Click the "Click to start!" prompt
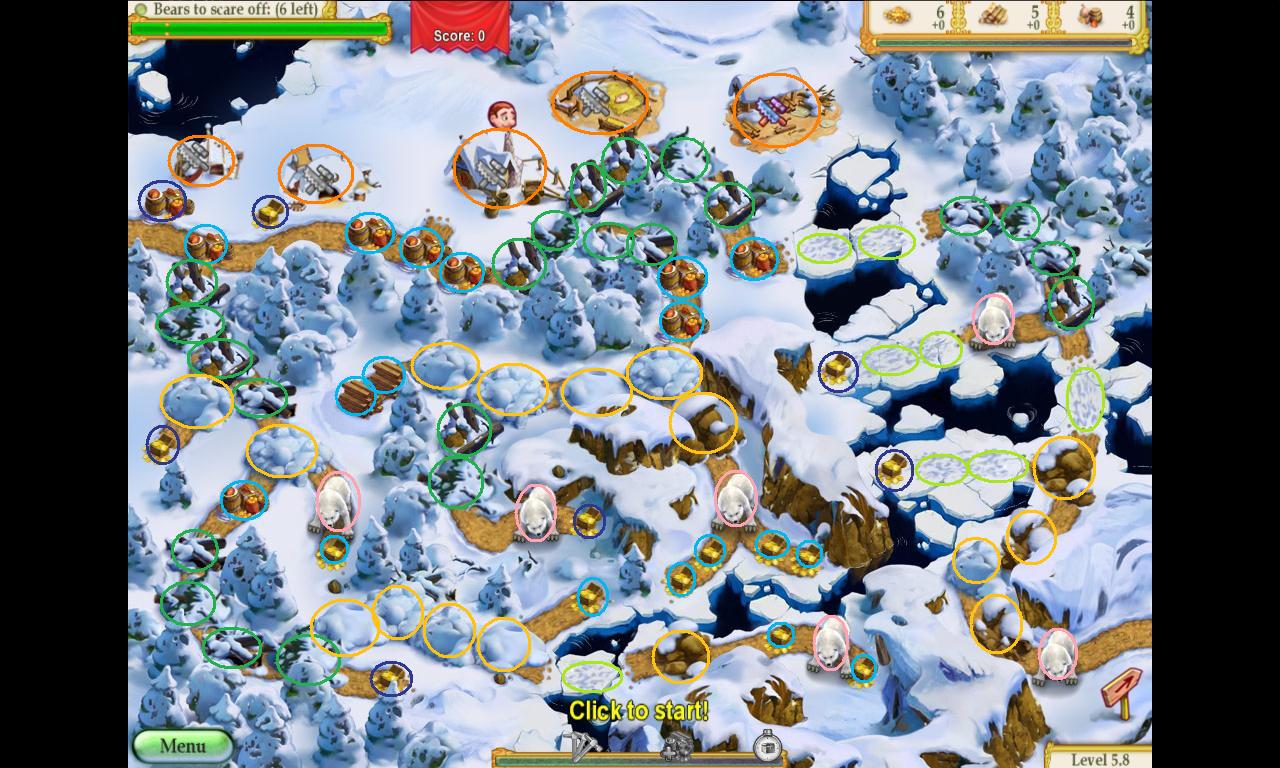 click(638, 711)
